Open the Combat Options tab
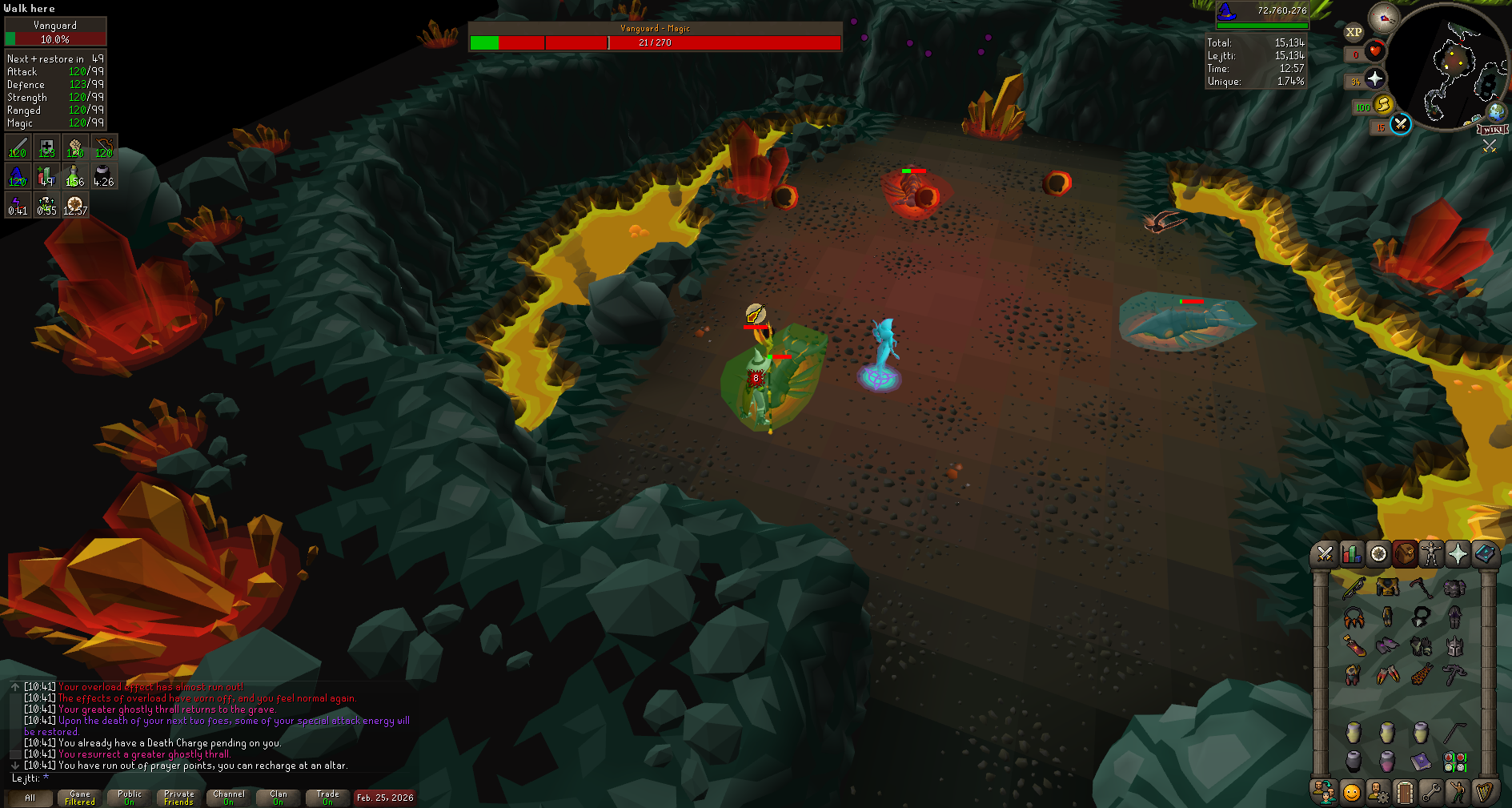Screen dimensions: 1512x808 [1325, 554]
